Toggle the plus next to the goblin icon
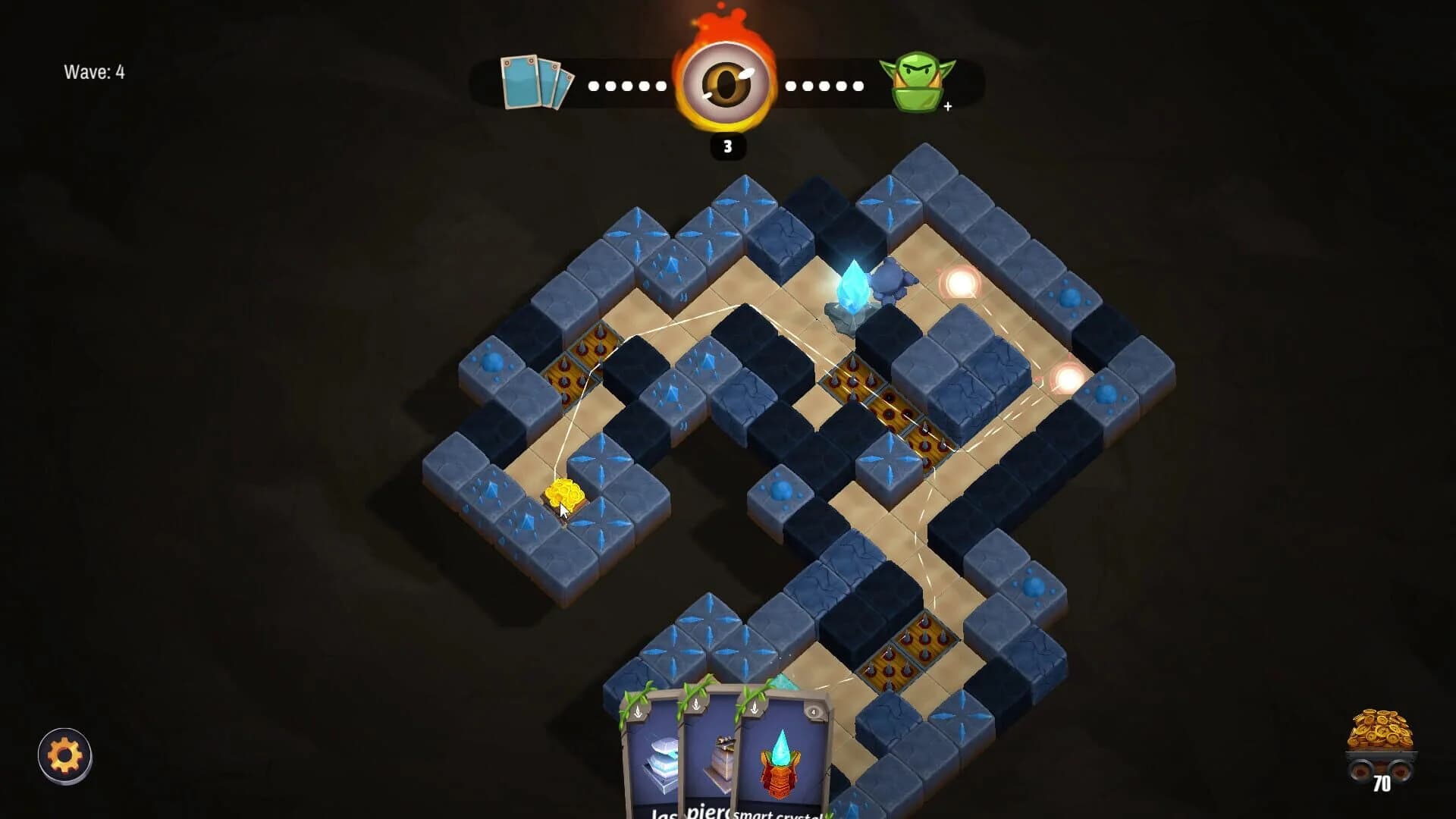This screenshot has width=1456, height=819. pyautogui.click(x=947, y=108)
